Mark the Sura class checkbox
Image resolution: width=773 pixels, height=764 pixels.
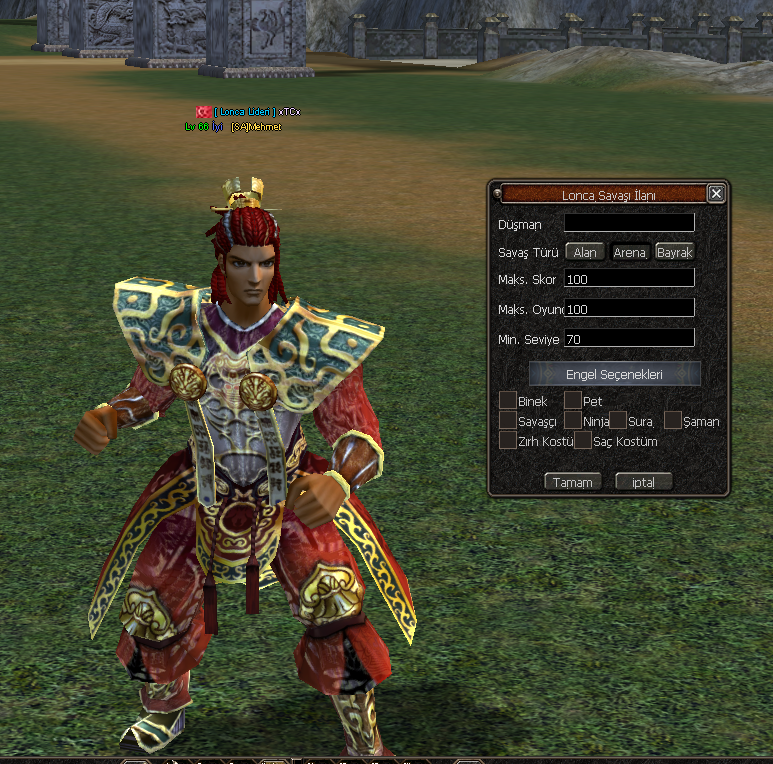click(619, 421)
